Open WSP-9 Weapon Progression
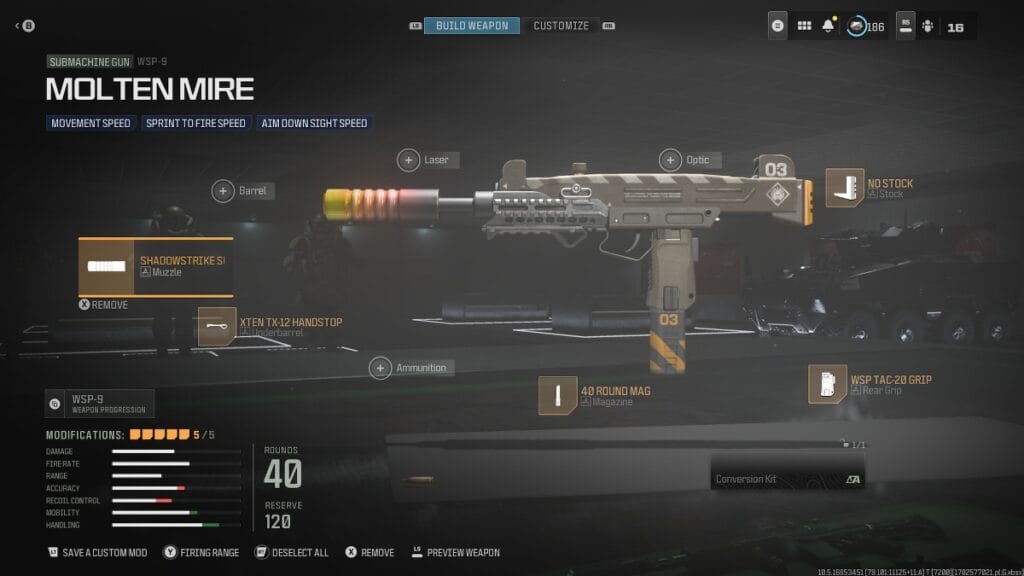 tap(99, 403)
